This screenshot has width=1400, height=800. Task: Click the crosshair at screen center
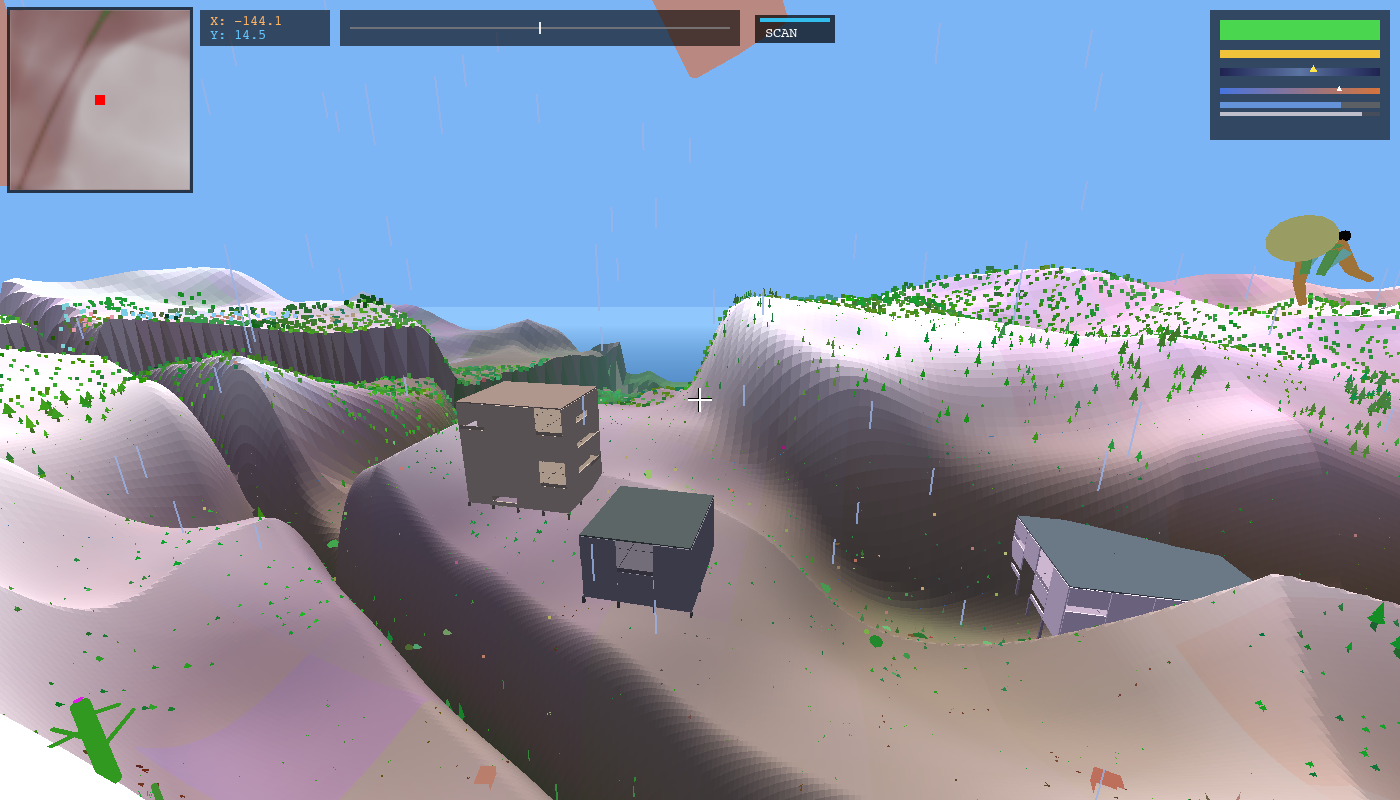coord(700,400)
